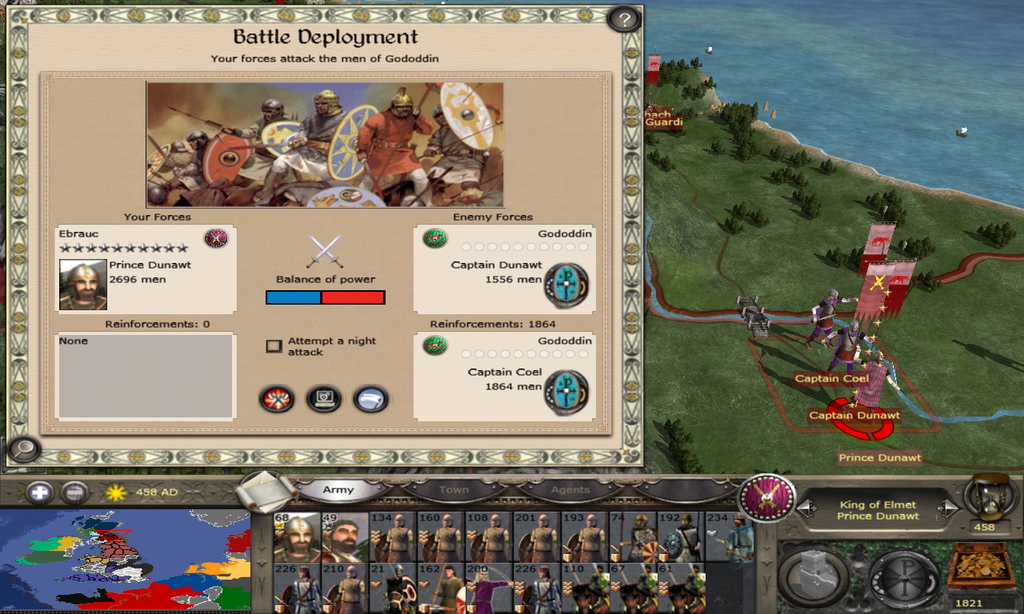This screenshot has height=614, width=1024.
Task: Switch to the Town tab
Action: pyautogui.click(x=454, y=490)
